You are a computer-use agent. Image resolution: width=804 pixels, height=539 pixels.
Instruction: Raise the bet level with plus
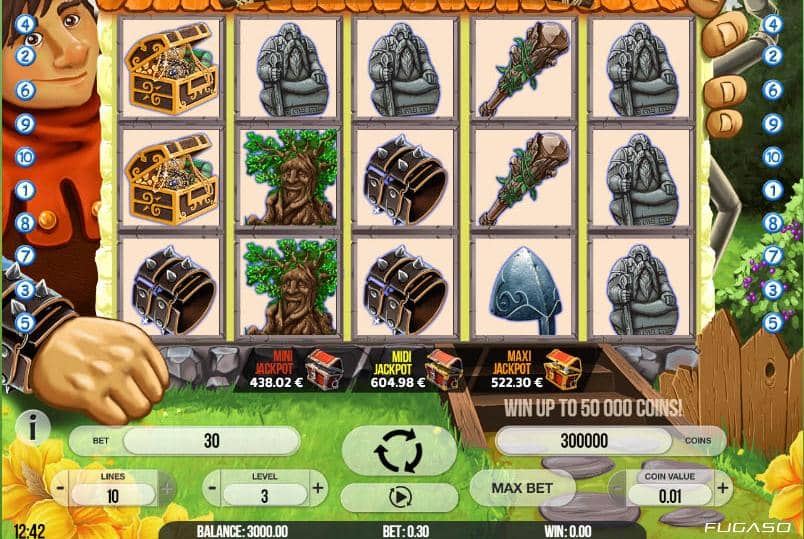click(x=318, y=489)
